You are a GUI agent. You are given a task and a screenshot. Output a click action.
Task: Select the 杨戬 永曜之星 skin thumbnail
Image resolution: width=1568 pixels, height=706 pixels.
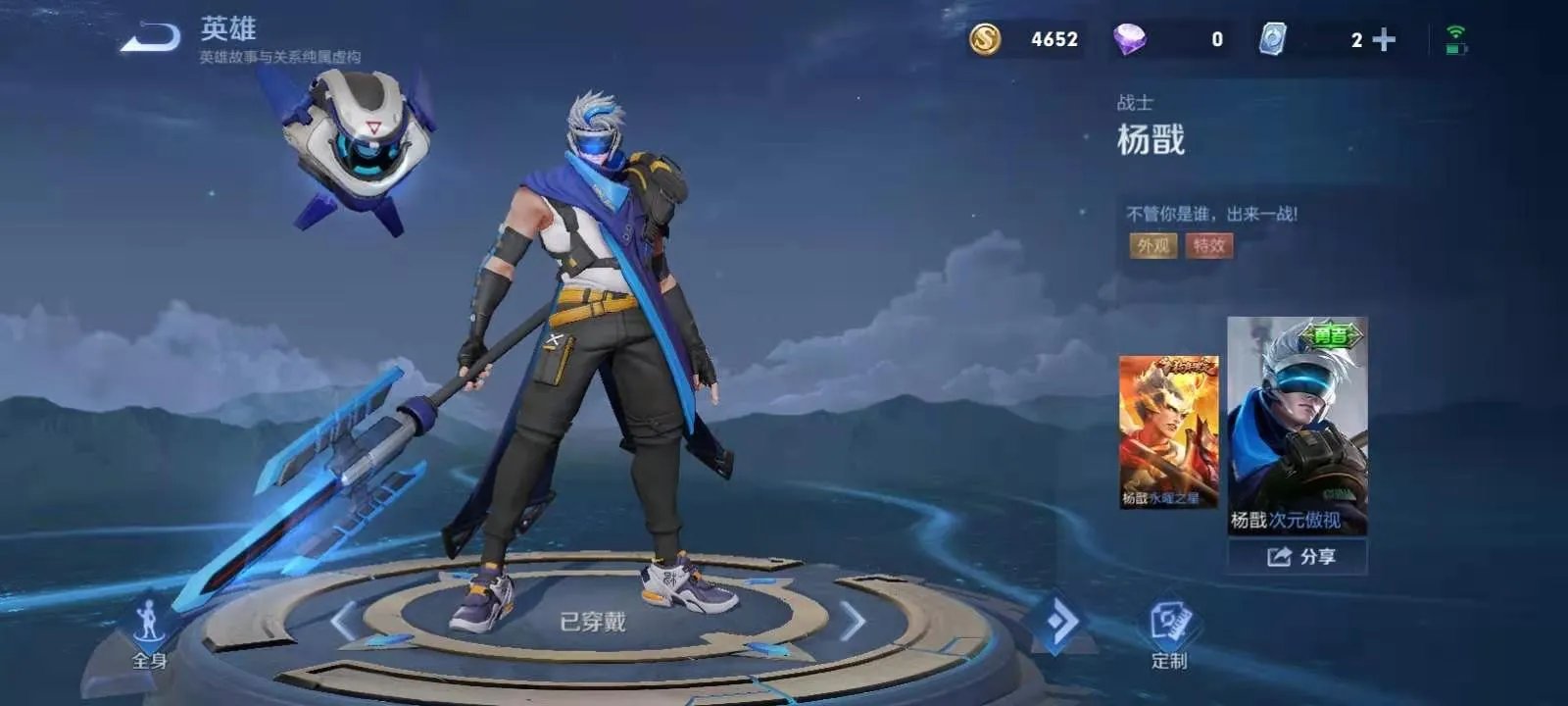pyautogui.click(x=1168, y=431)
